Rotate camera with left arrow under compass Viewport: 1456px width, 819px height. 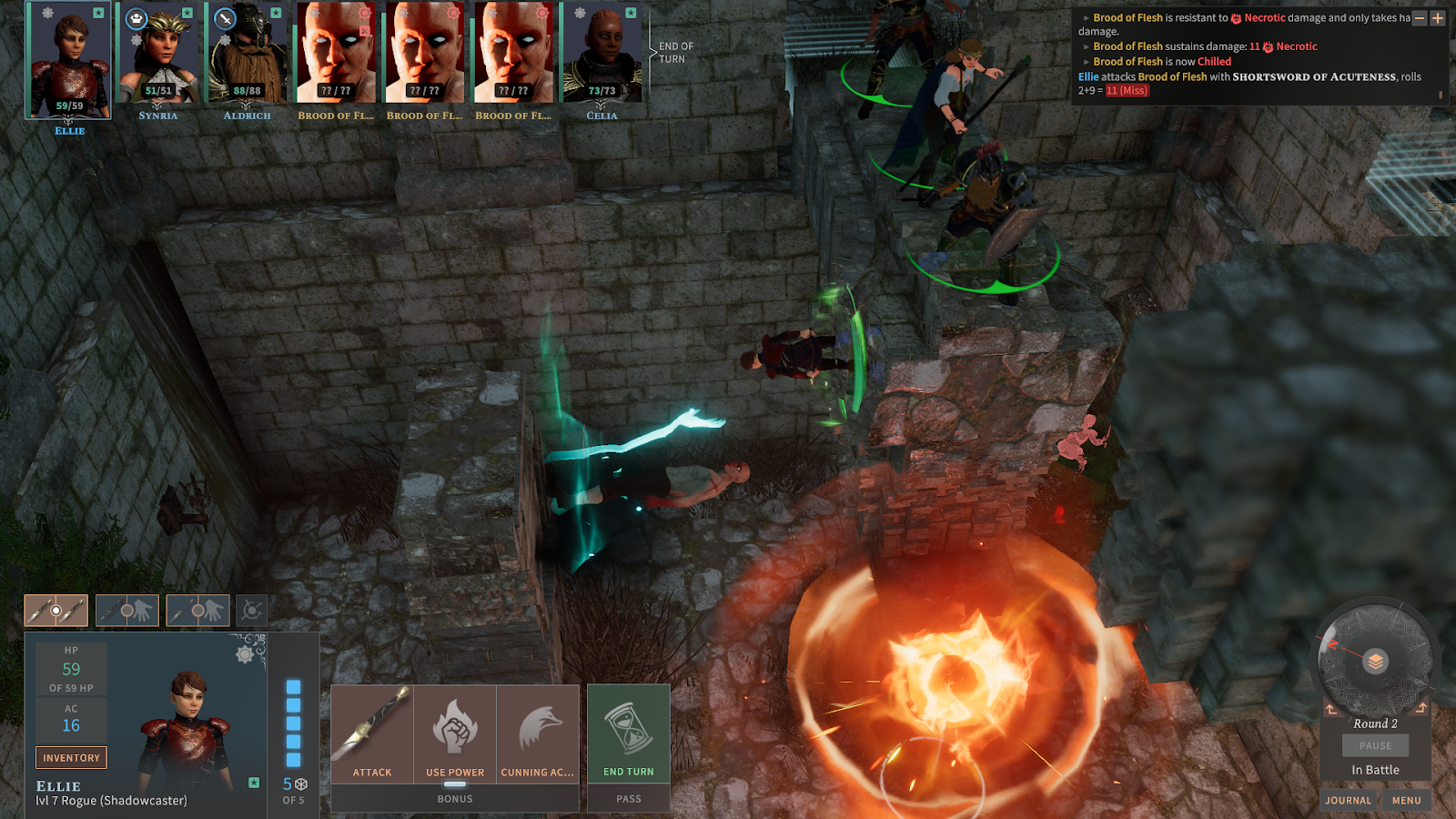(1331, 708)
